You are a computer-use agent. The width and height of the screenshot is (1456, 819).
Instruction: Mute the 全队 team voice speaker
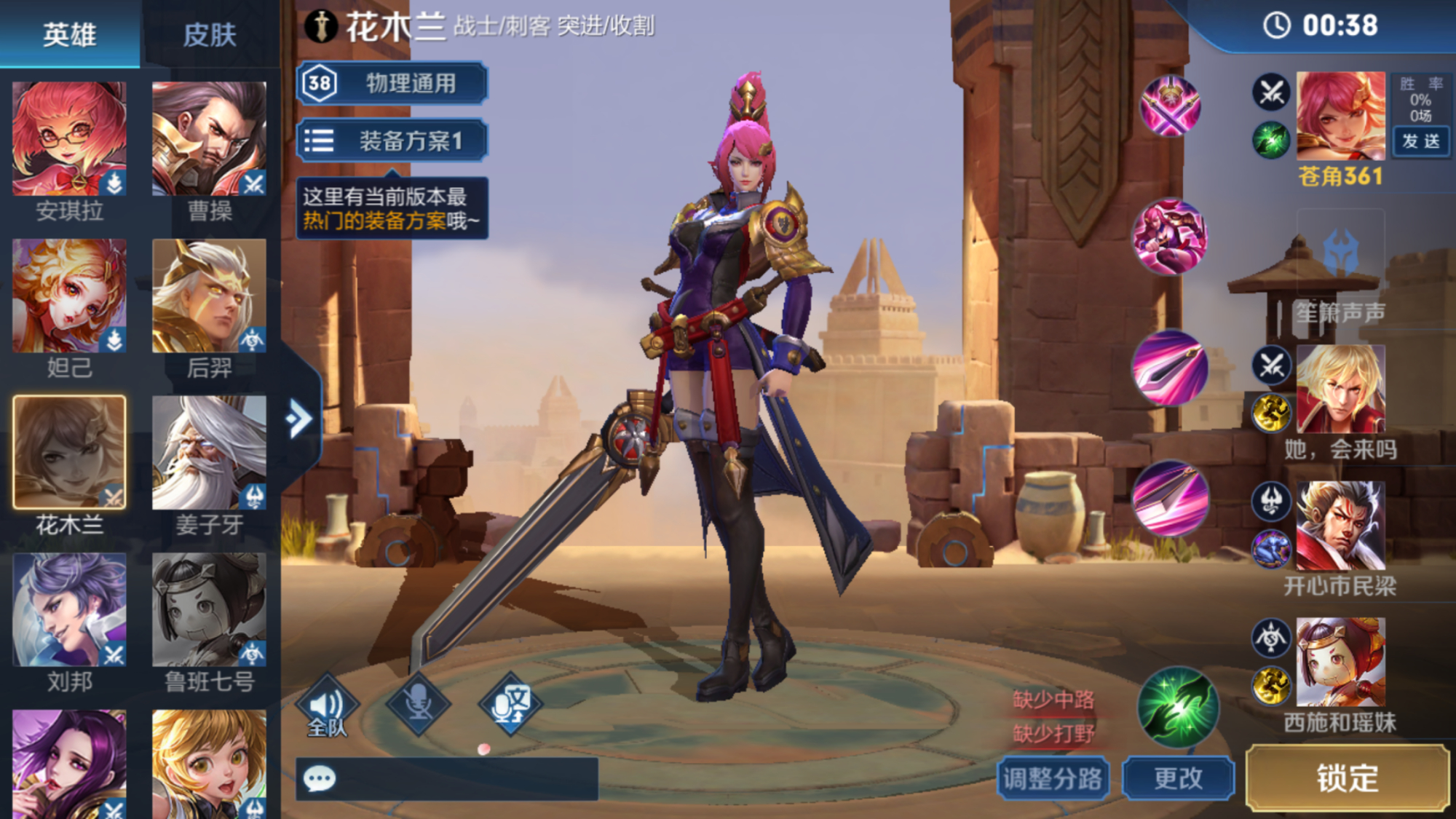pyautogui.click(x=326, y=703)
